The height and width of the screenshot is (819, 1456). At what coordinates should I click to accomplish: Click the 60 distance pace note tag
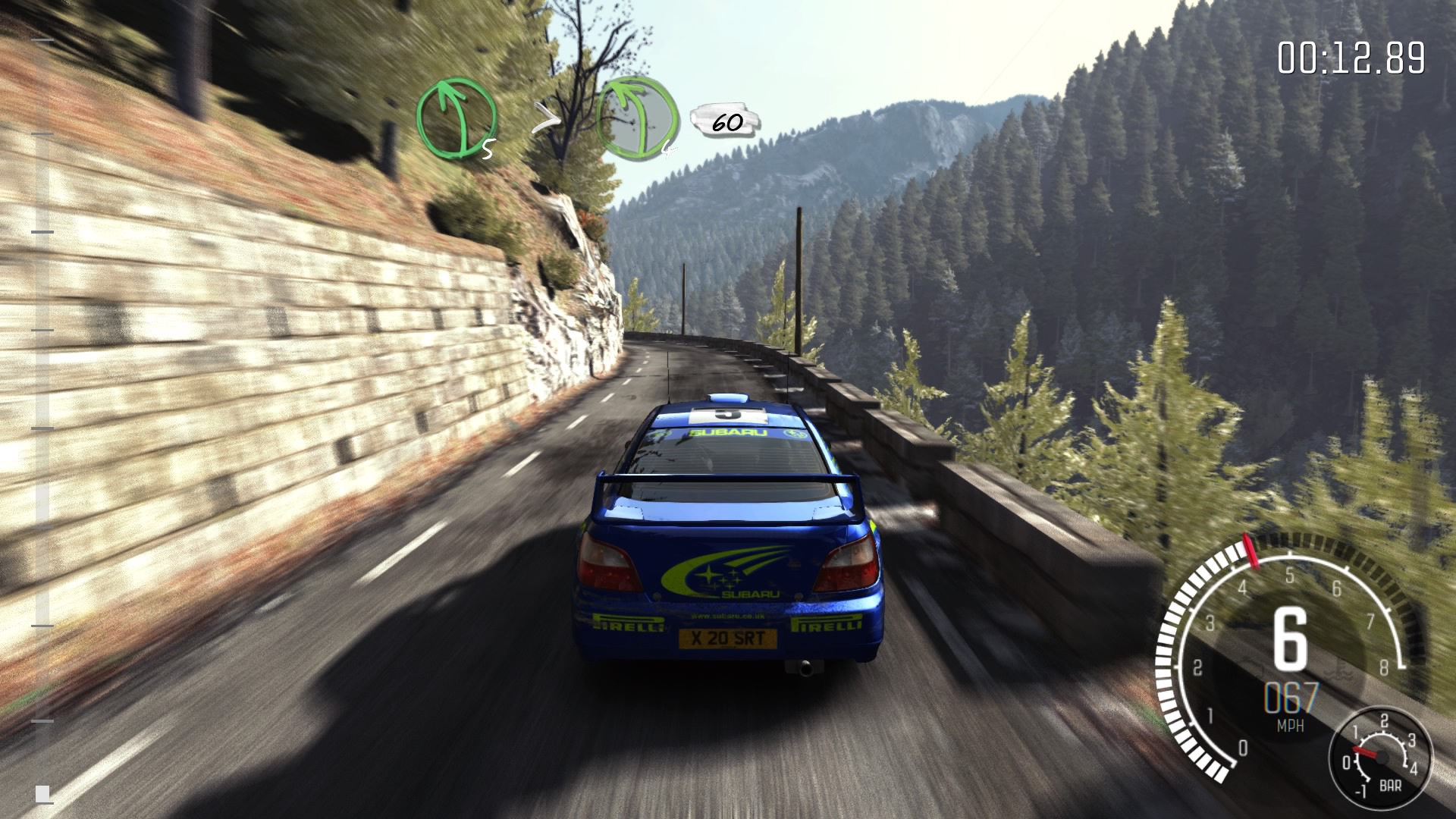726,123
